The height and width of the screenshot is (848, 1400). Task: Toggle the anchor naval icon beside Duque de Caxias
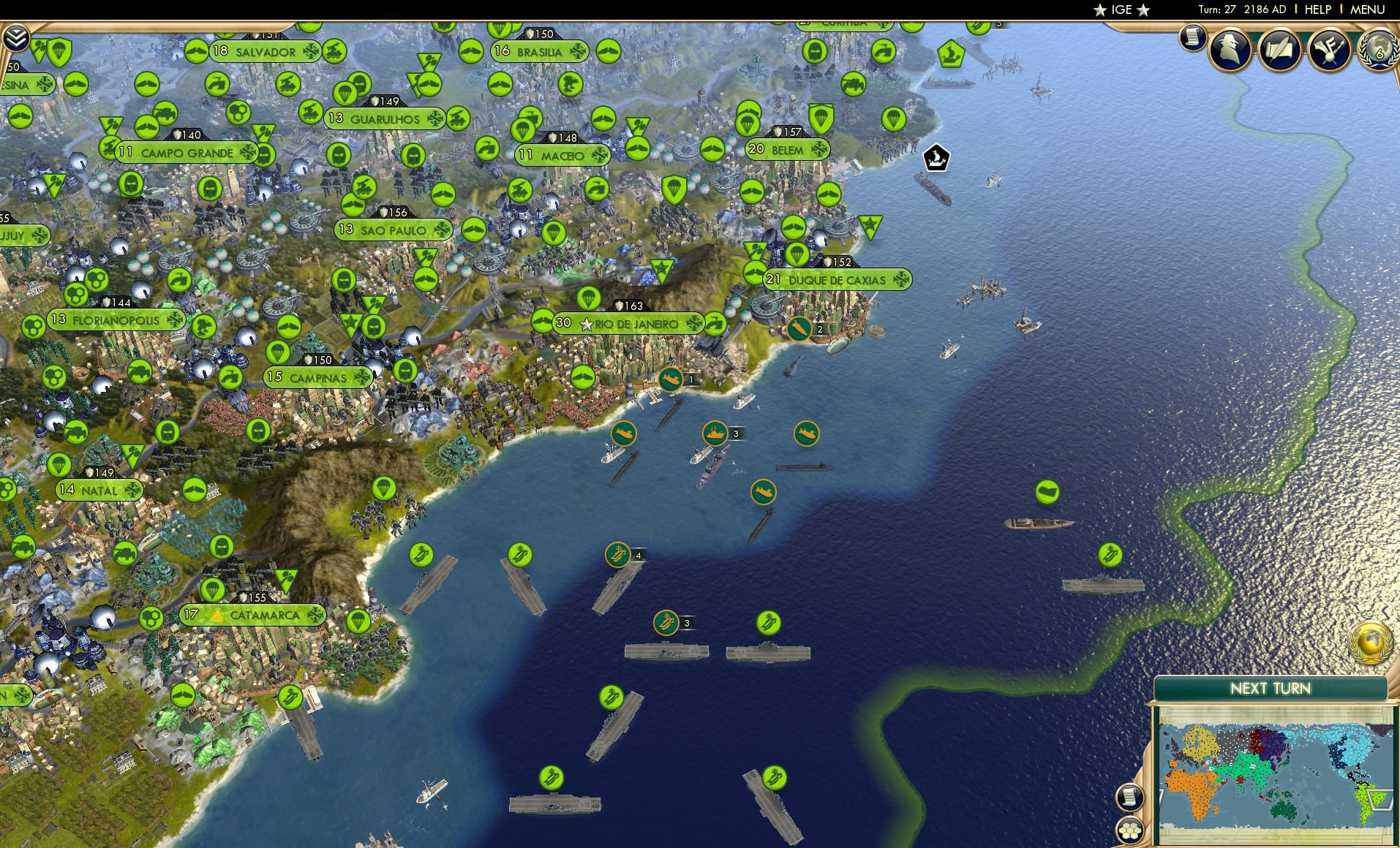[799, 328]
